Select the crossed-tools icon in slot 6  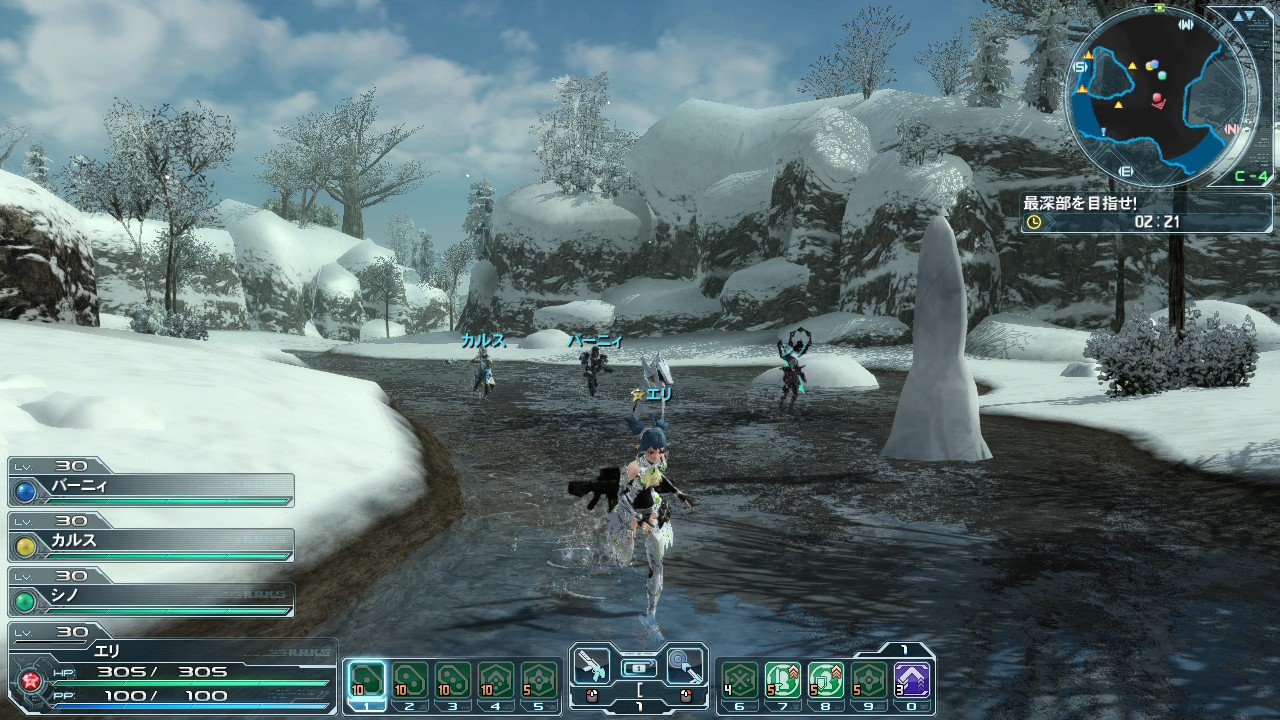(740, 680)
